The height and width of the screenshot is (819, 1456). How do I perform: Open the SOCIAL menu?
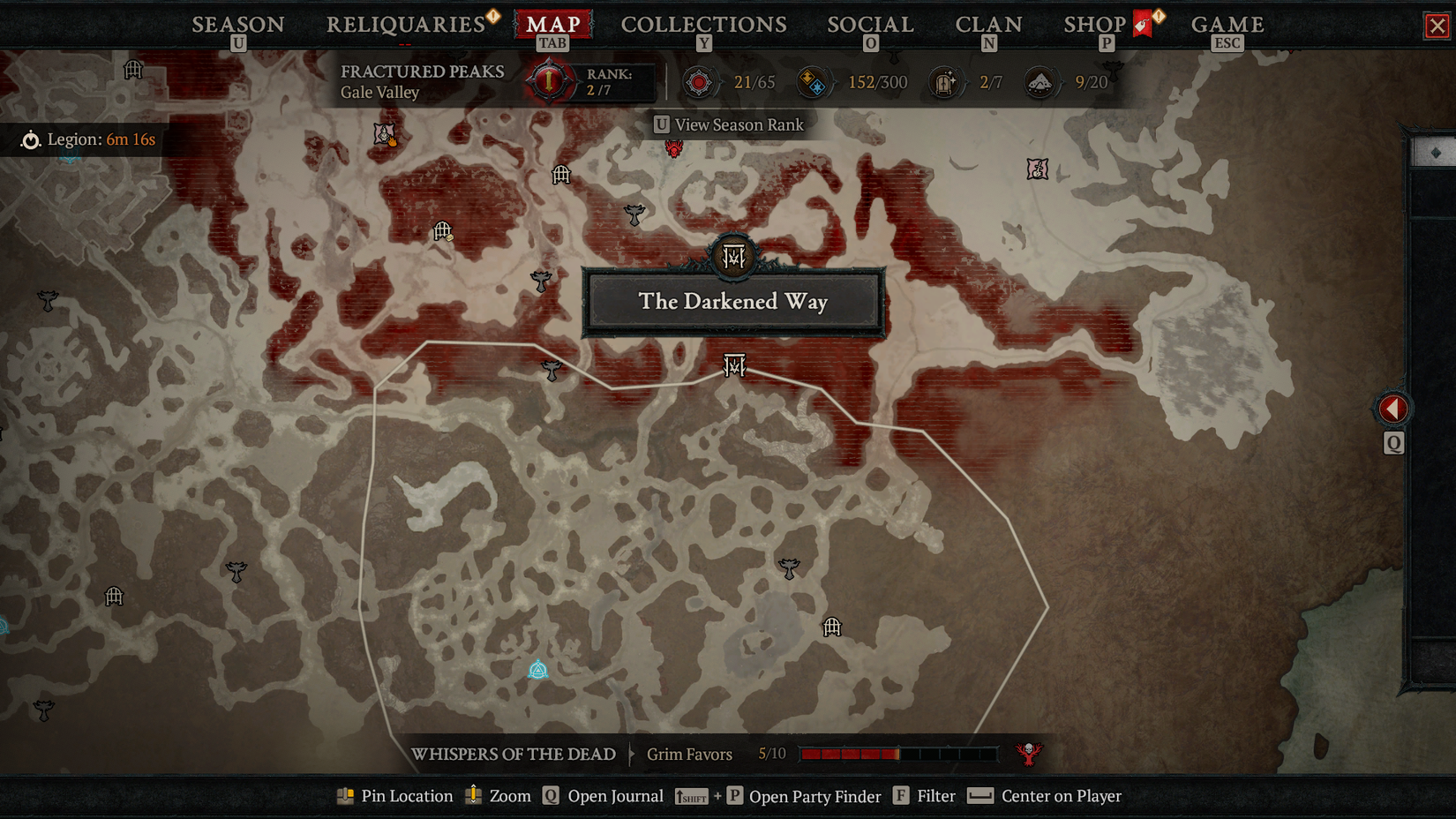click(869, 24)
